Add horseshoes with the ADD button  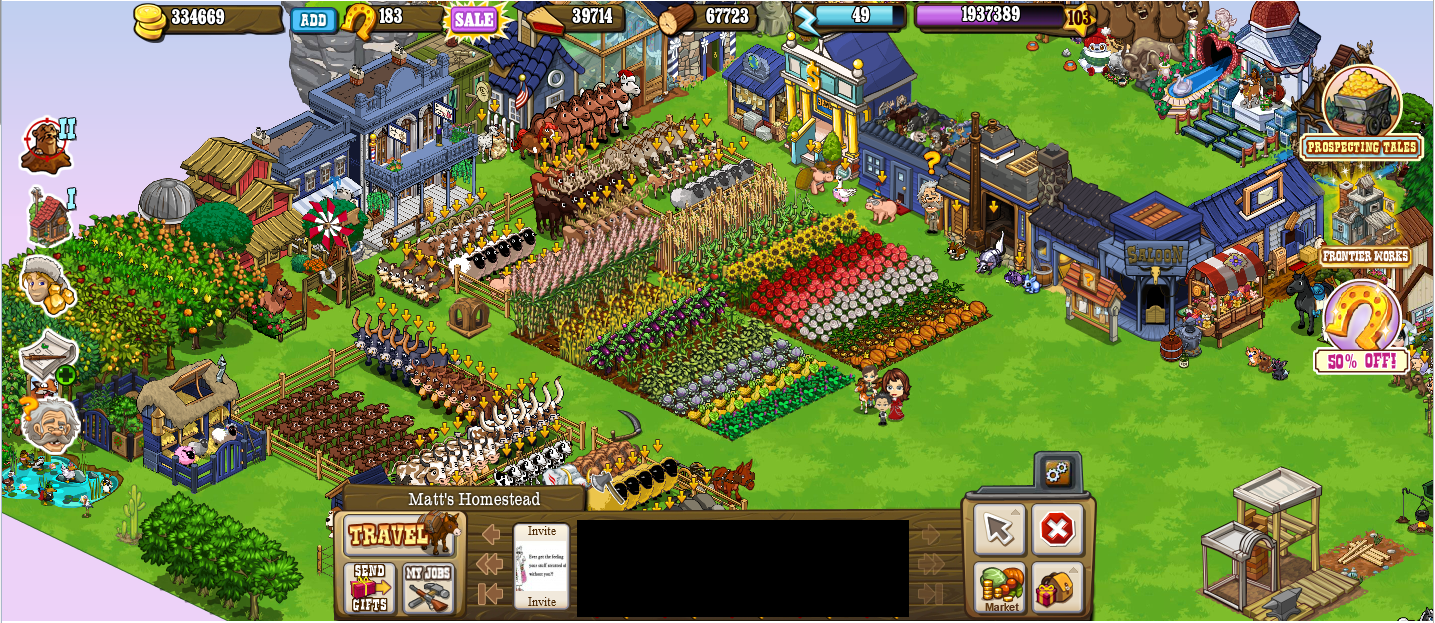(314, 20)
